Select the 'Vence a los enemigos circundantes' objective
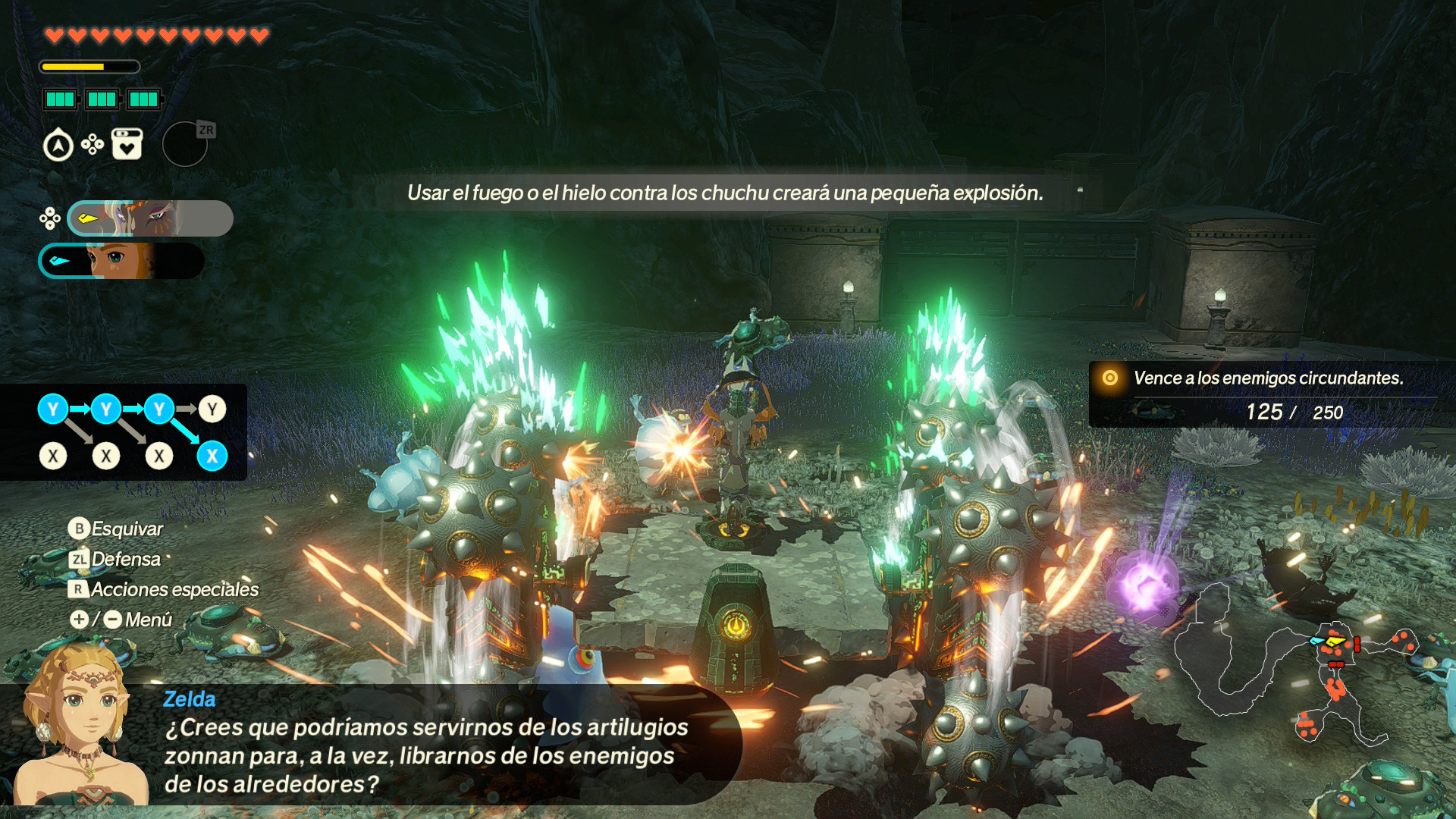This screenshot has width=1456, height=819. [1267, 378]
